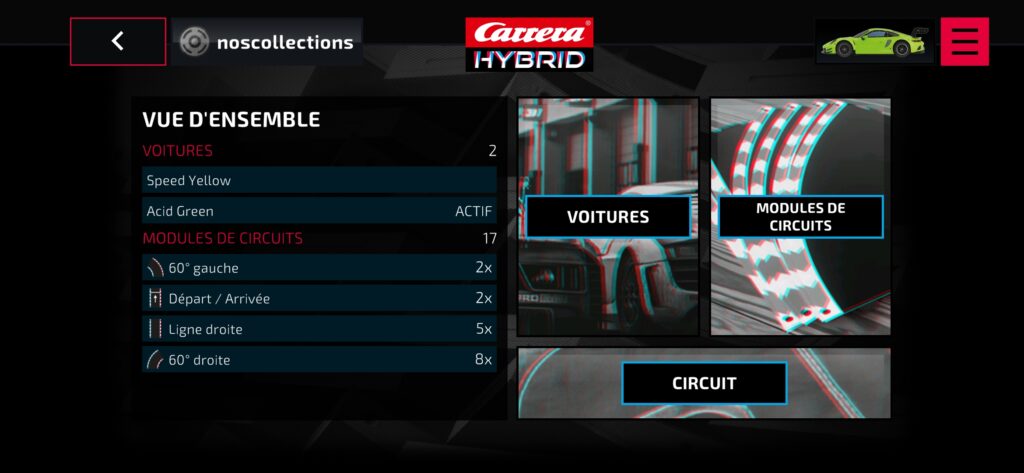Viewport: 1024px width, 473px height.
Task: Choose the Ligne droite module row
Action: [319, 329]
